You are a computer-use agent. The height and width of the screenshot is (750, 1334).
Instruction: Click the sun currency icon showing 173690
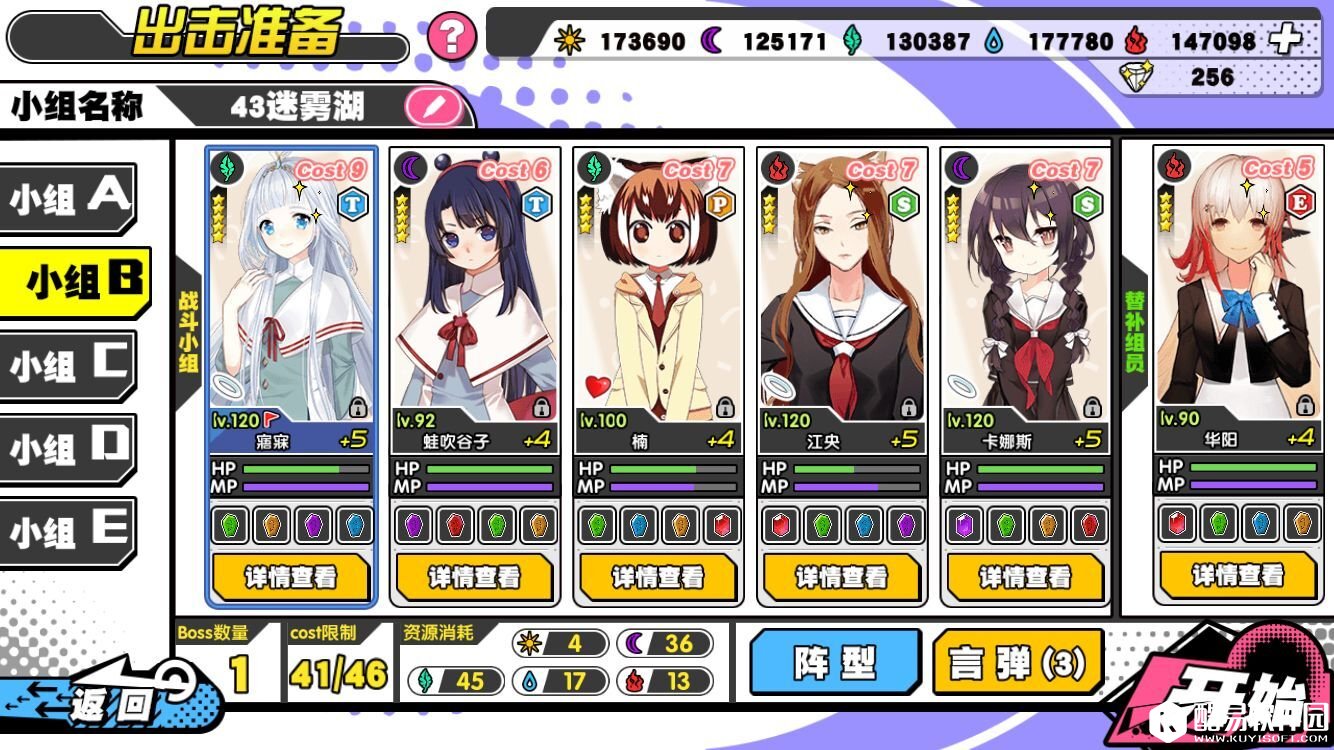pyautogui.click(x=569, y=41)
